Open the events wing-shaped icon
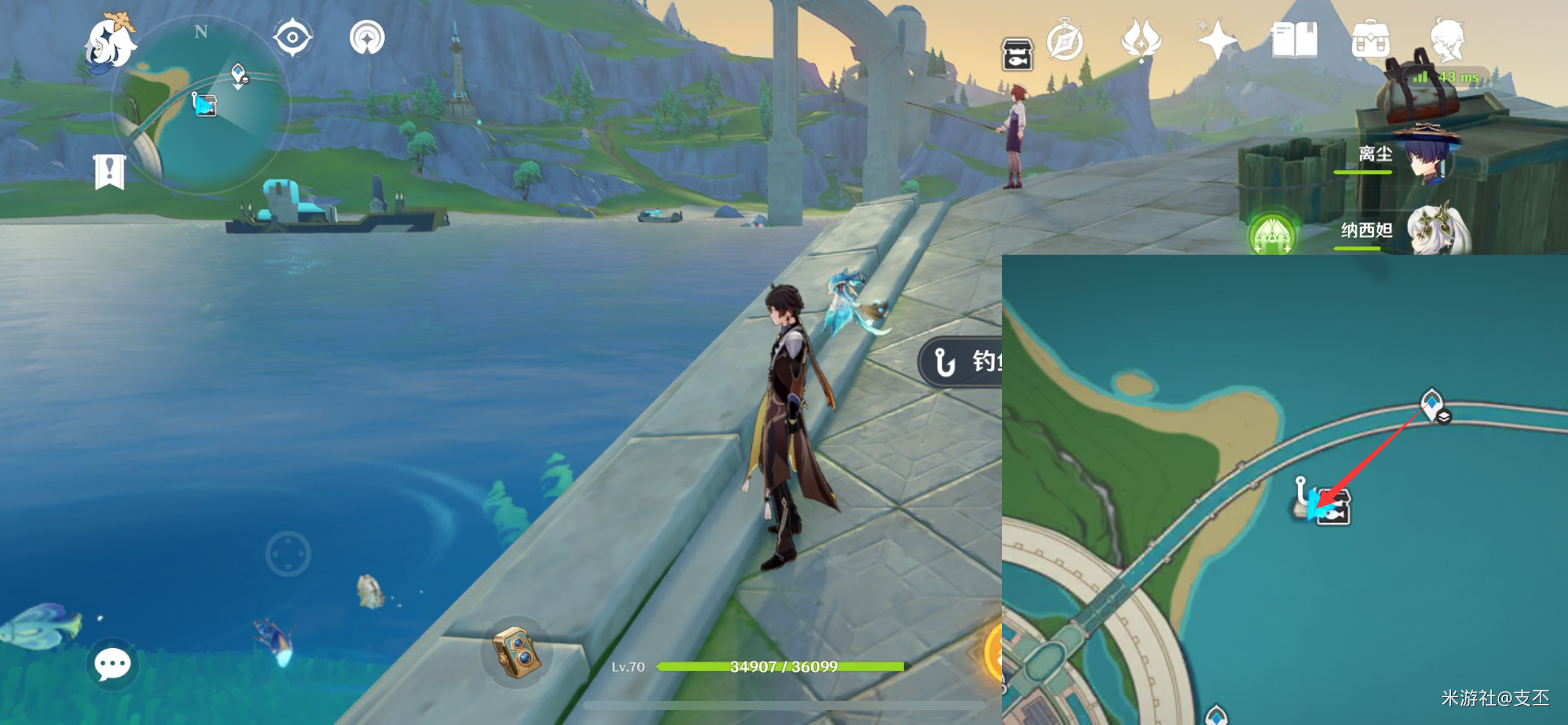1568x725 pixels. 1141,40
